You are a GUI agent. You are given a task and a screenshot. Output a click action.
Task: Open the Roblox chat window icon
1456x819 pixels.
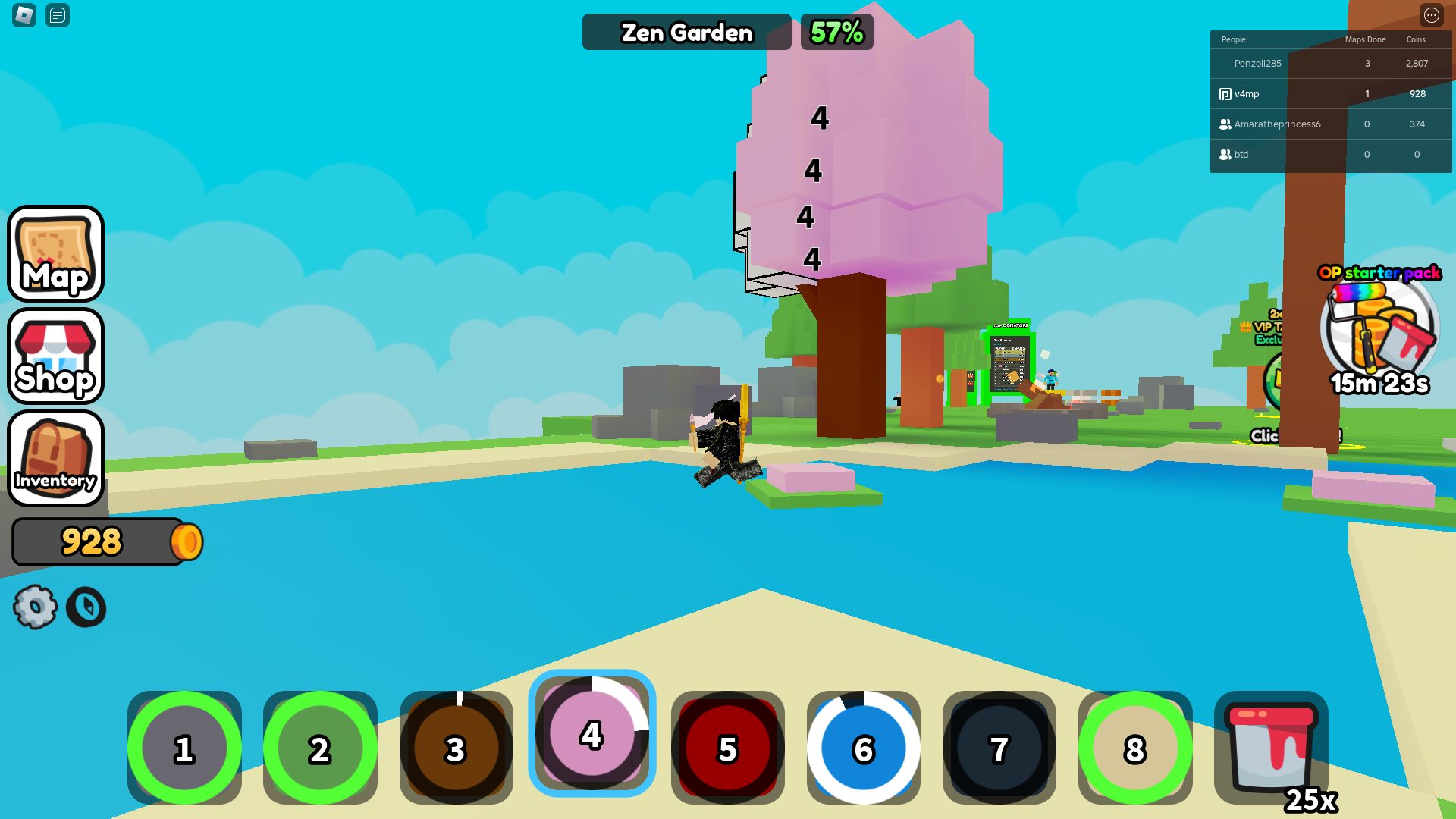[58, 15]
